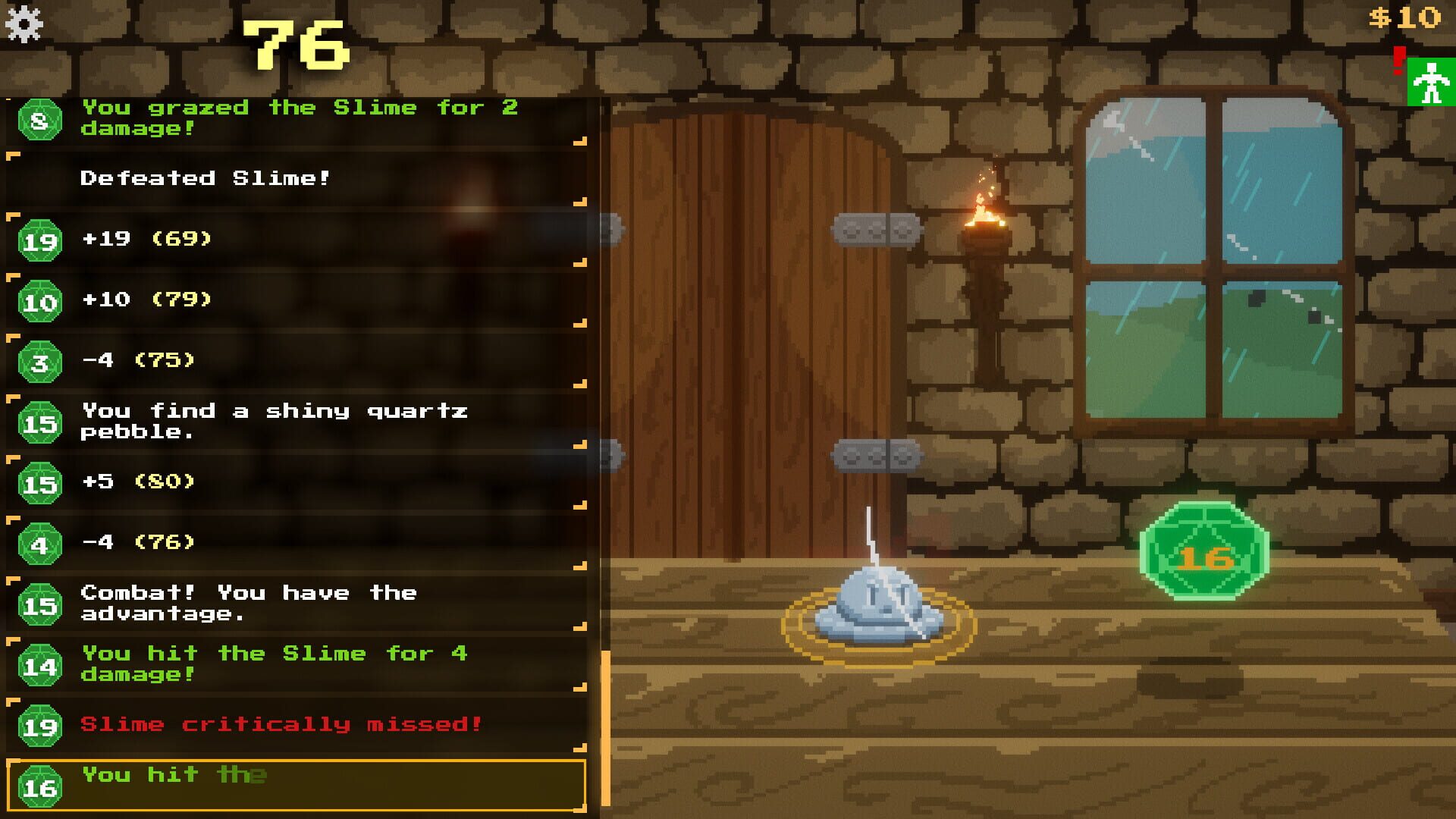Click the die showing 8 beside the graze message
The width and height of the screenshot is (1456, 819).
[42, 118]
